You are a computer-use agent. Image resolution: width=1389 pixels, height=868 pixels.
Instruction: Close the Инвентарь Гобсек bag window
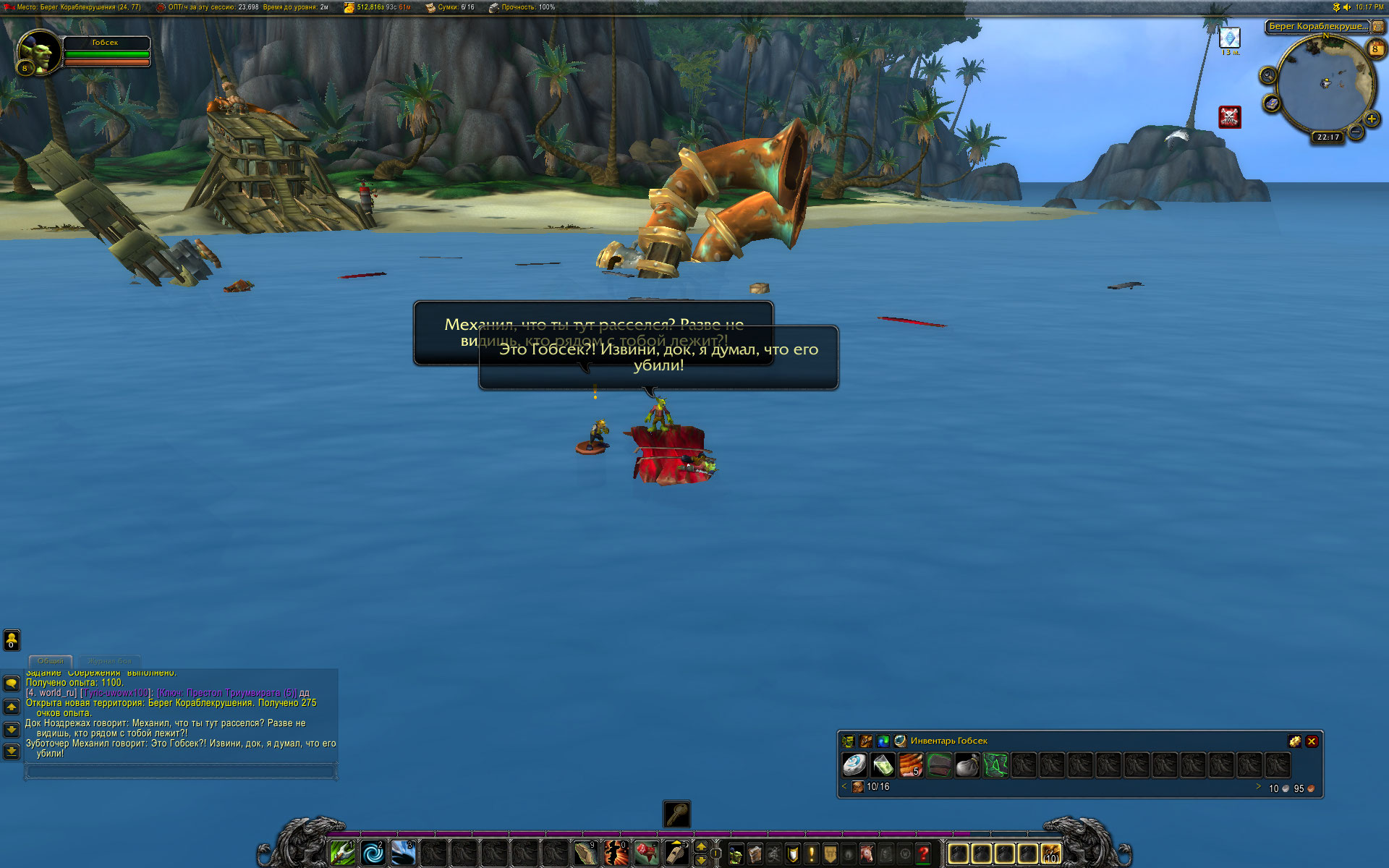(1312, 741)
